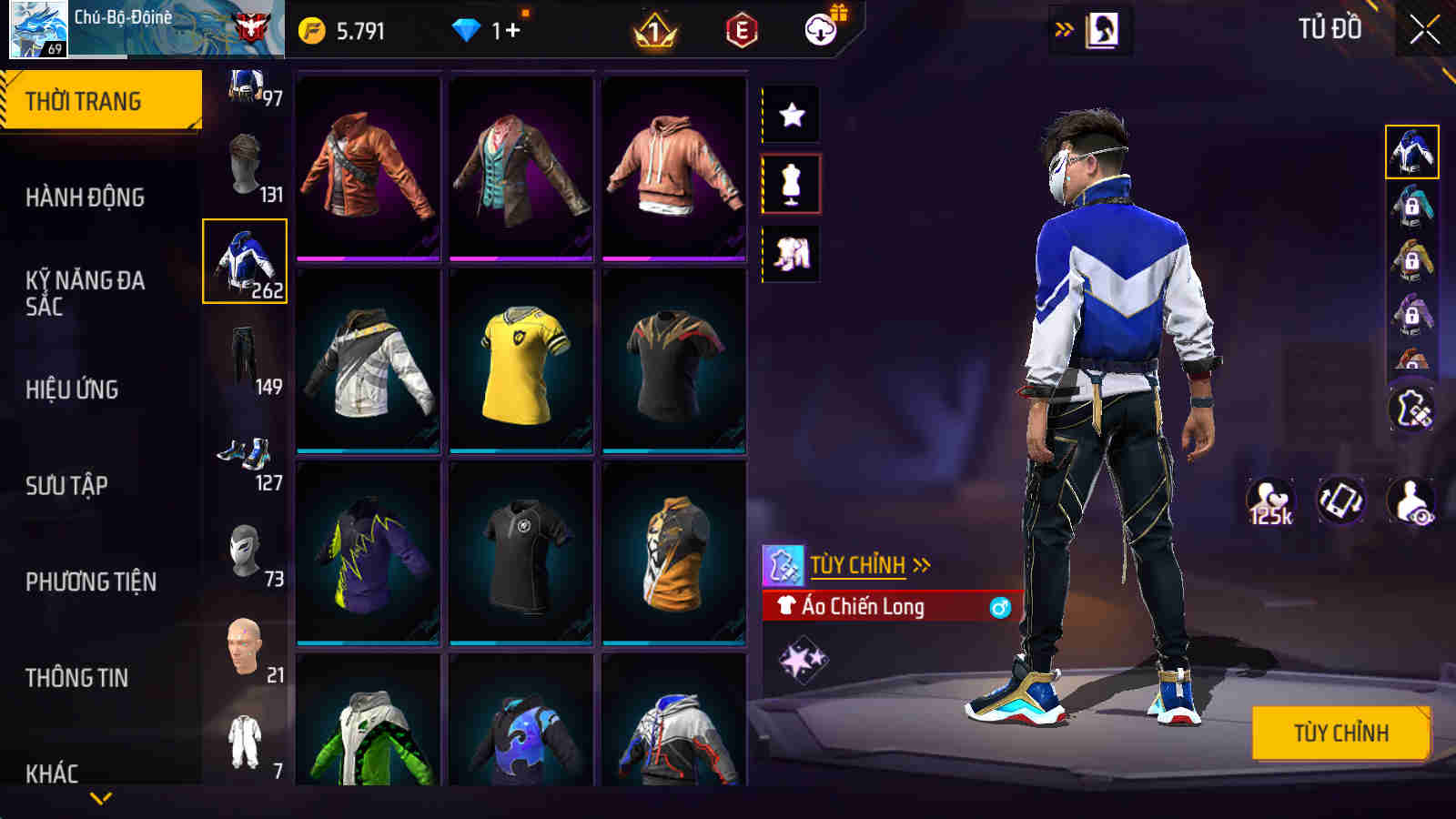
Task: Click the diamond currency icon
Action: pos(467,30)
